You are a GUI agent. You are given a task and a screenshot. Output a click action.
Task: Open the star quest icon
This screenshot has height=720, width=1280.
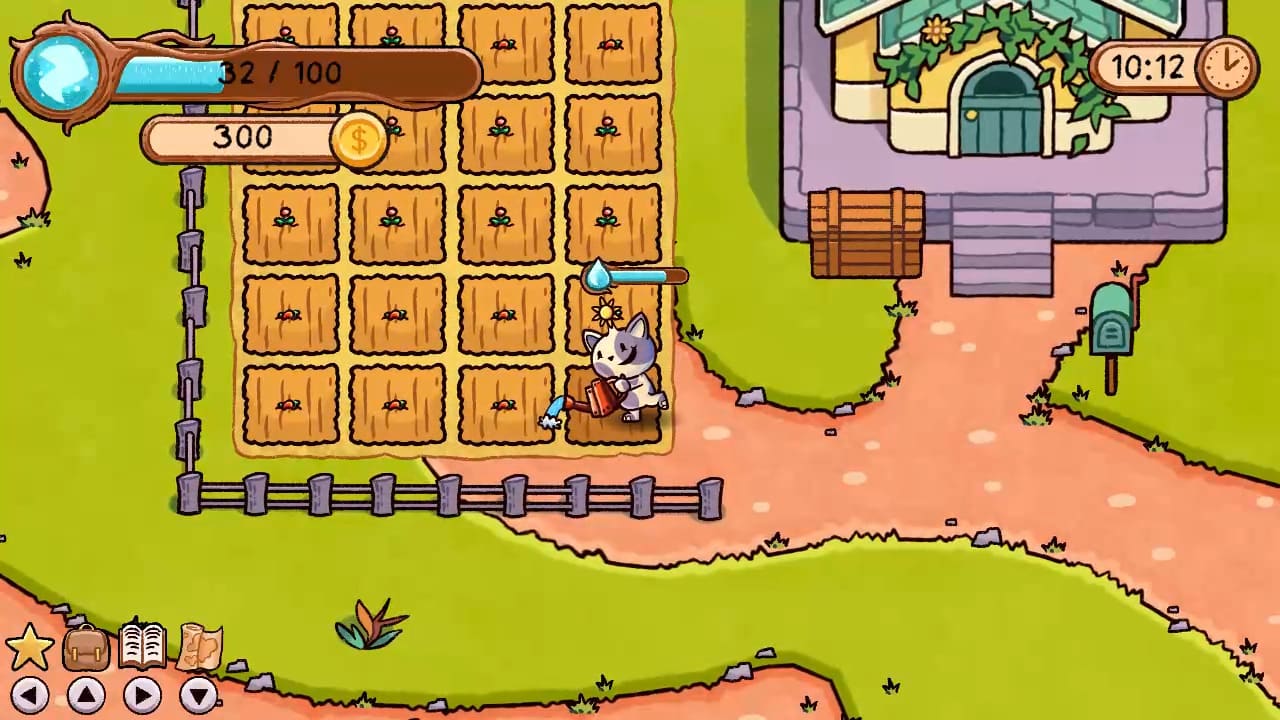[30, 645]
